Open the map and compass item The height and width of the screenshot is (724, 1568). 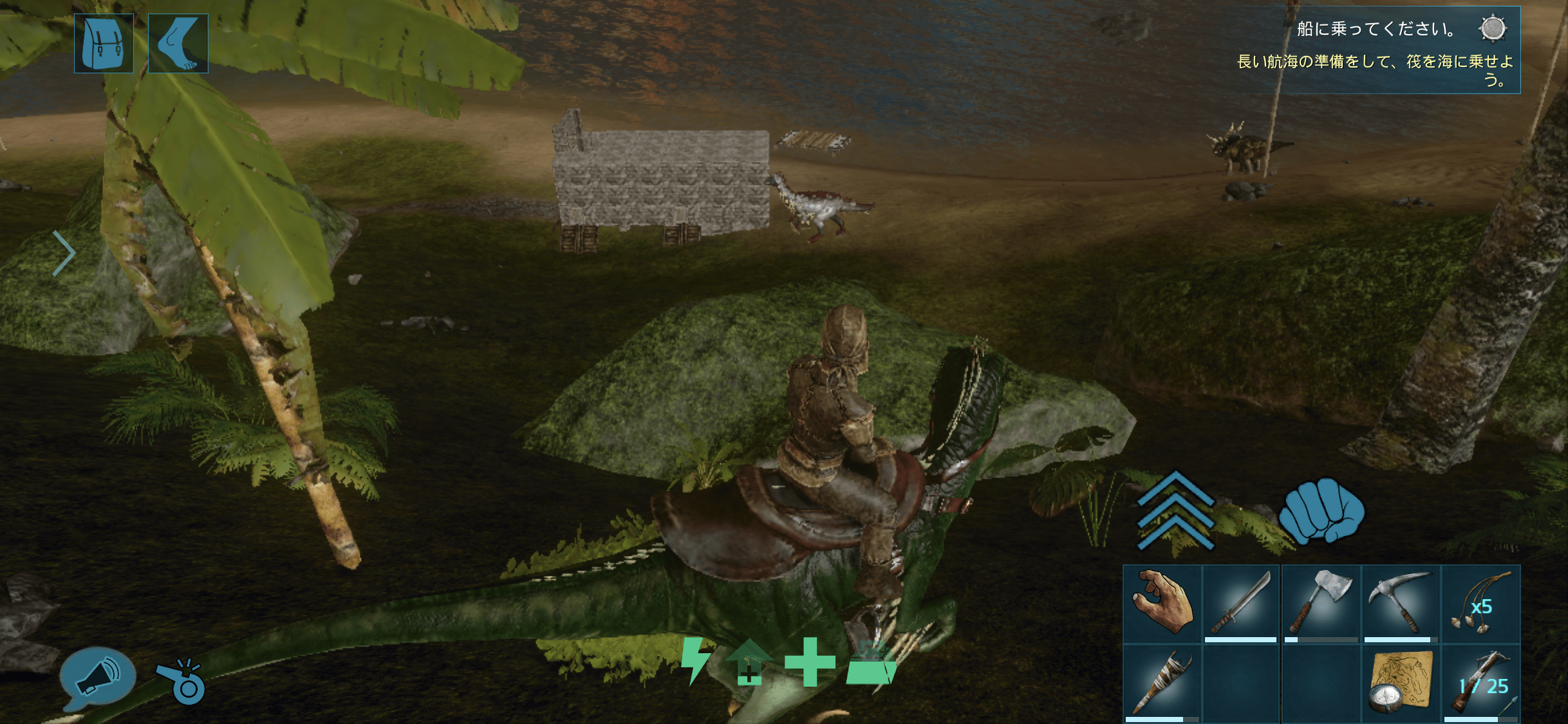(x=1401, y=683)
